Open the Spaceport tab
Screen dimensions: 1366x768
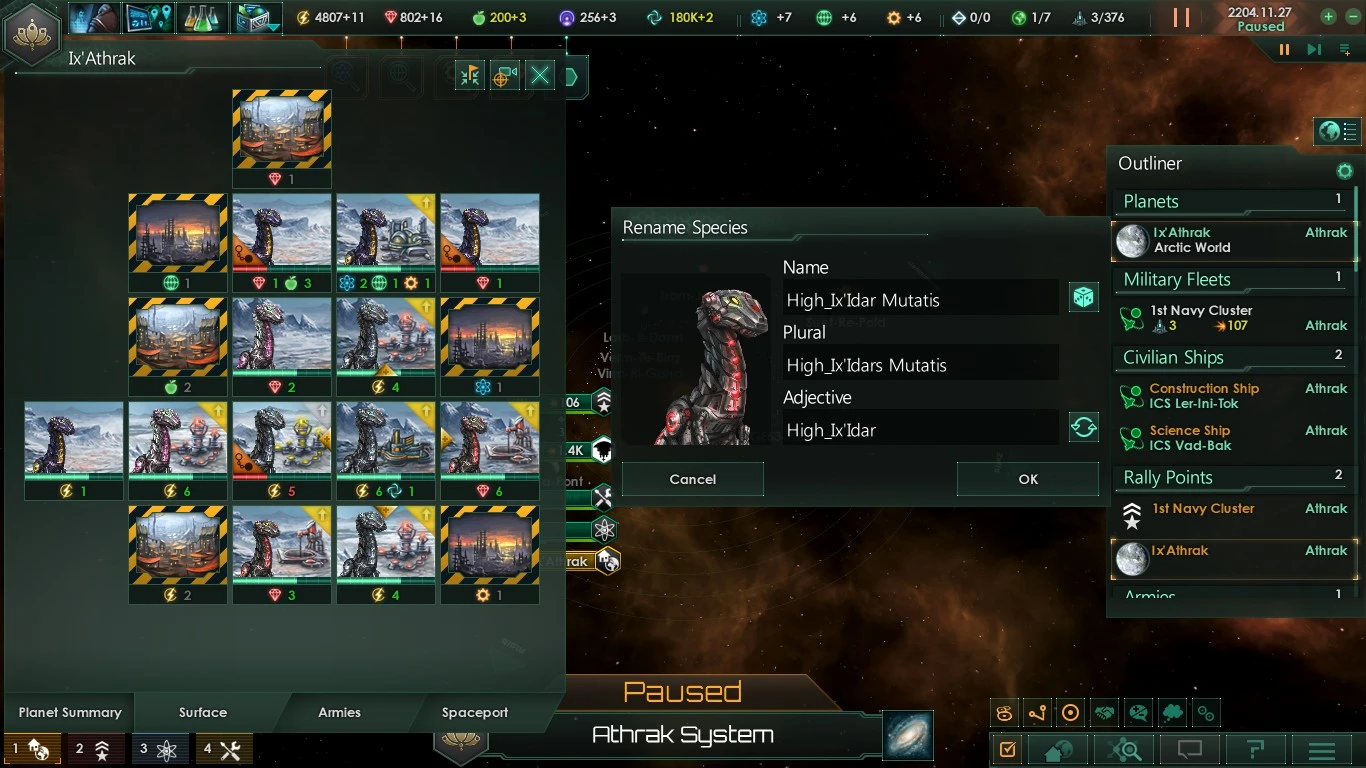[x=474, y=712]
